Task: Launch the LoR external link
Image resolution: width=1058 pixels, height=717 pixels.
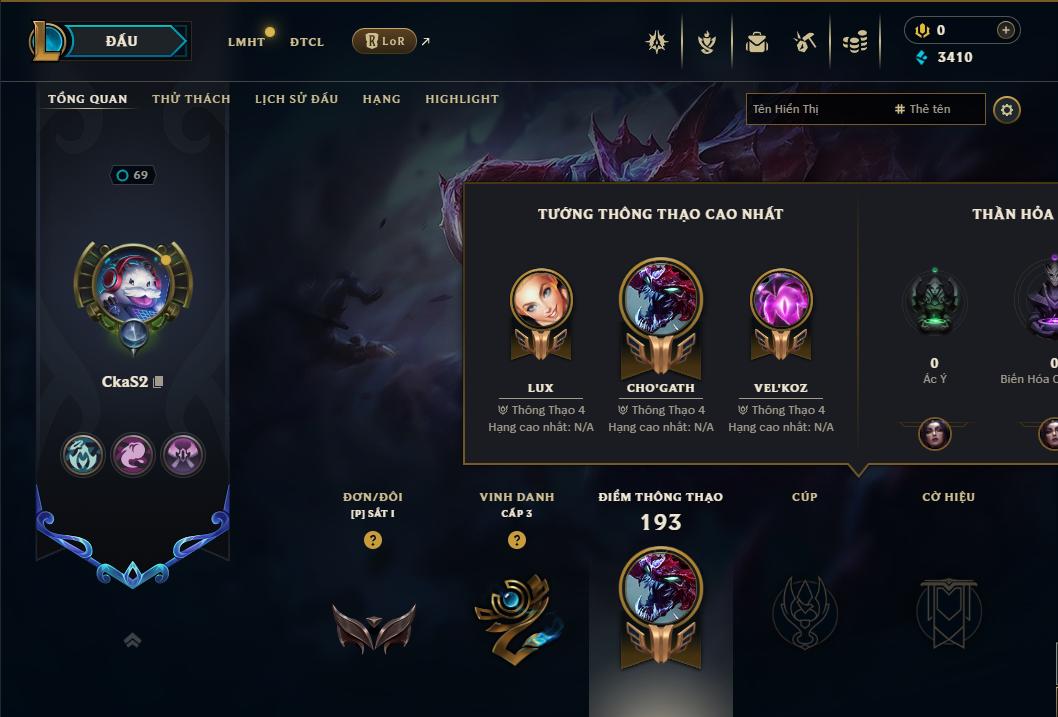Action: tap(385, 41)
